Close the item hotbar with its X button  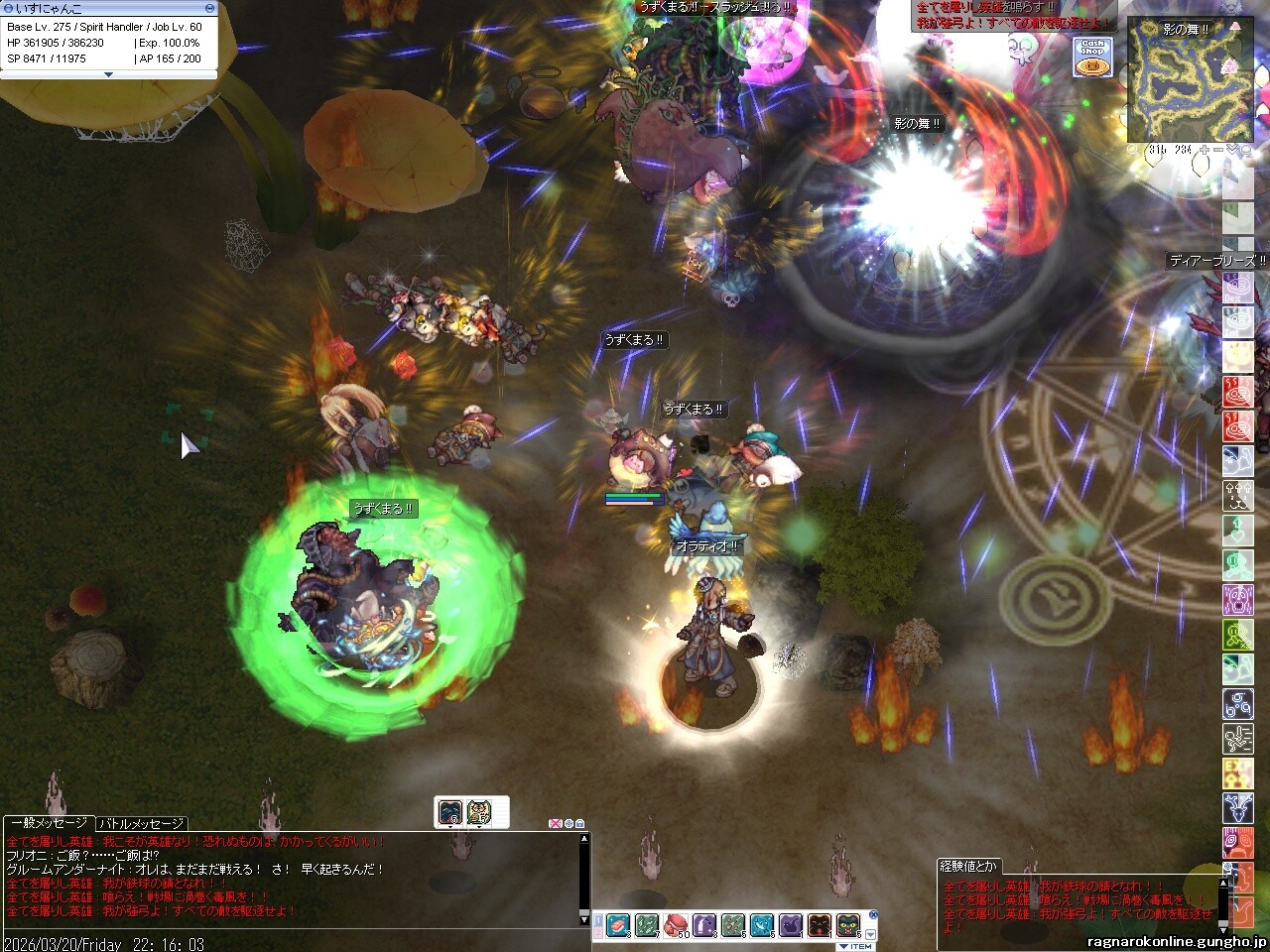(873, 915)
